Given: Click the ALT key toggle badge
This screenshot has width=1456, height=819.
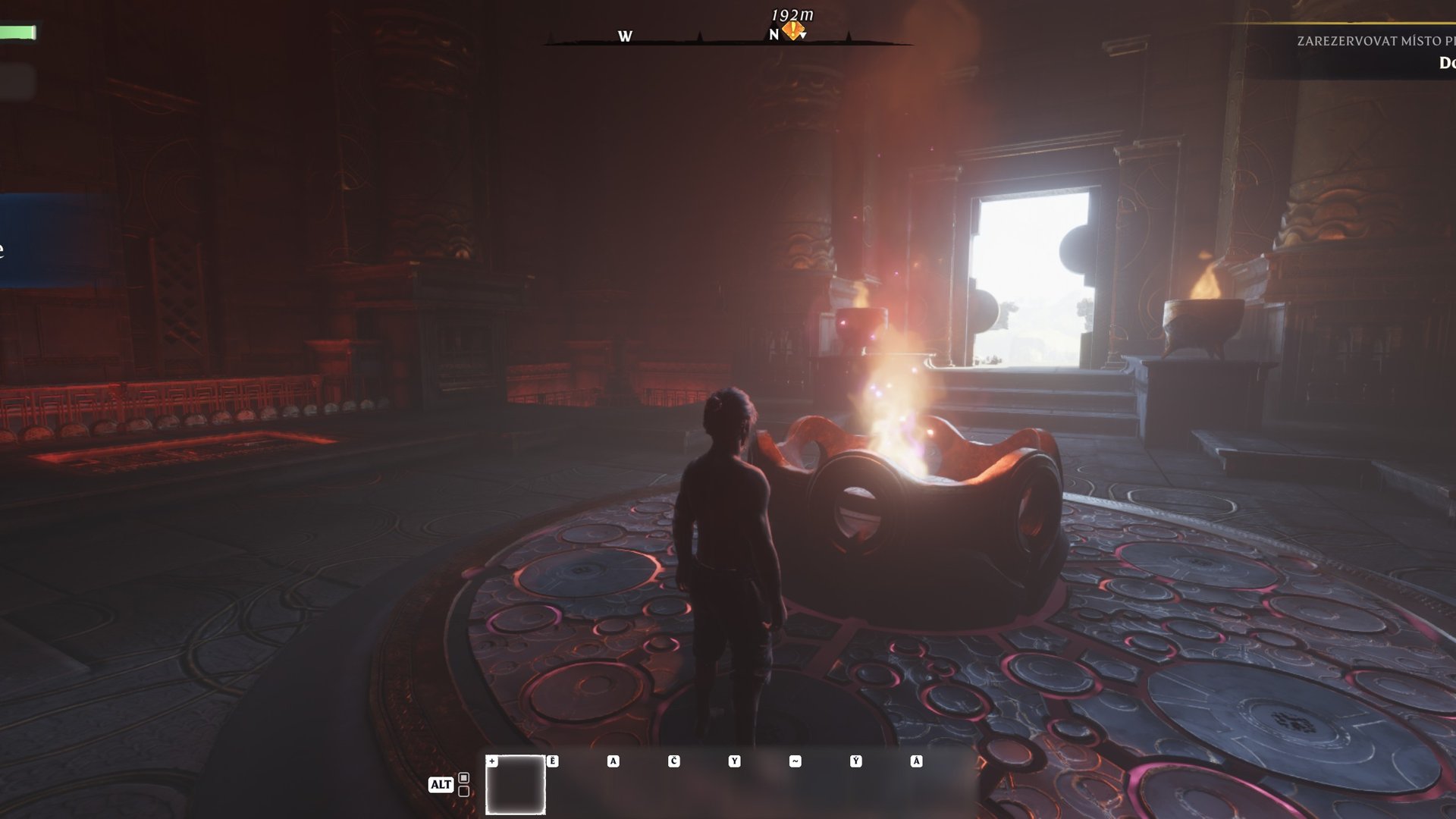Looking at the screenshot, I should point(441,783).
